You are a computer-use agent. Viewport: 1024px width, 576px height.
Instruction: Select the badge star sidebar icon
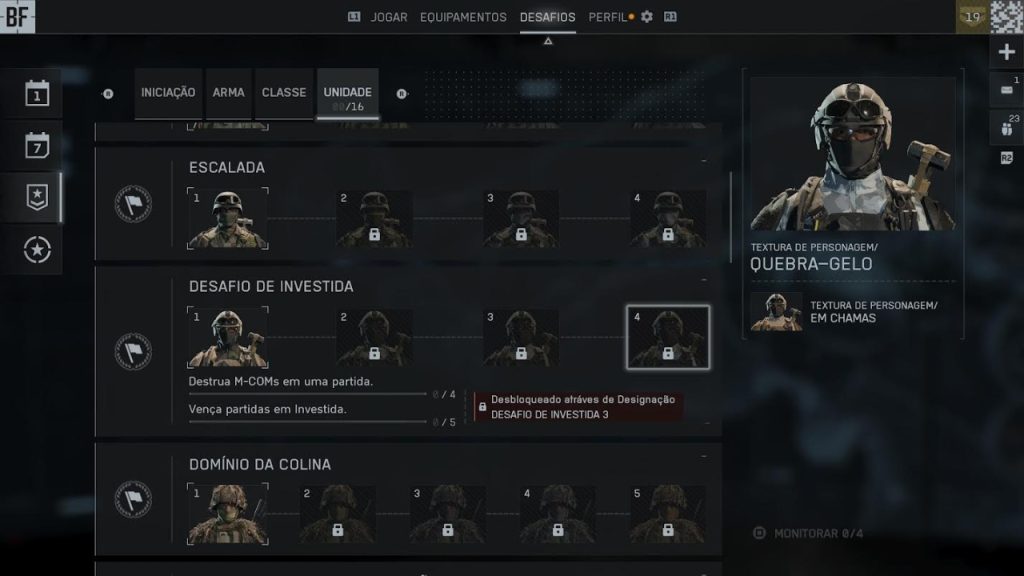point(38,198)
